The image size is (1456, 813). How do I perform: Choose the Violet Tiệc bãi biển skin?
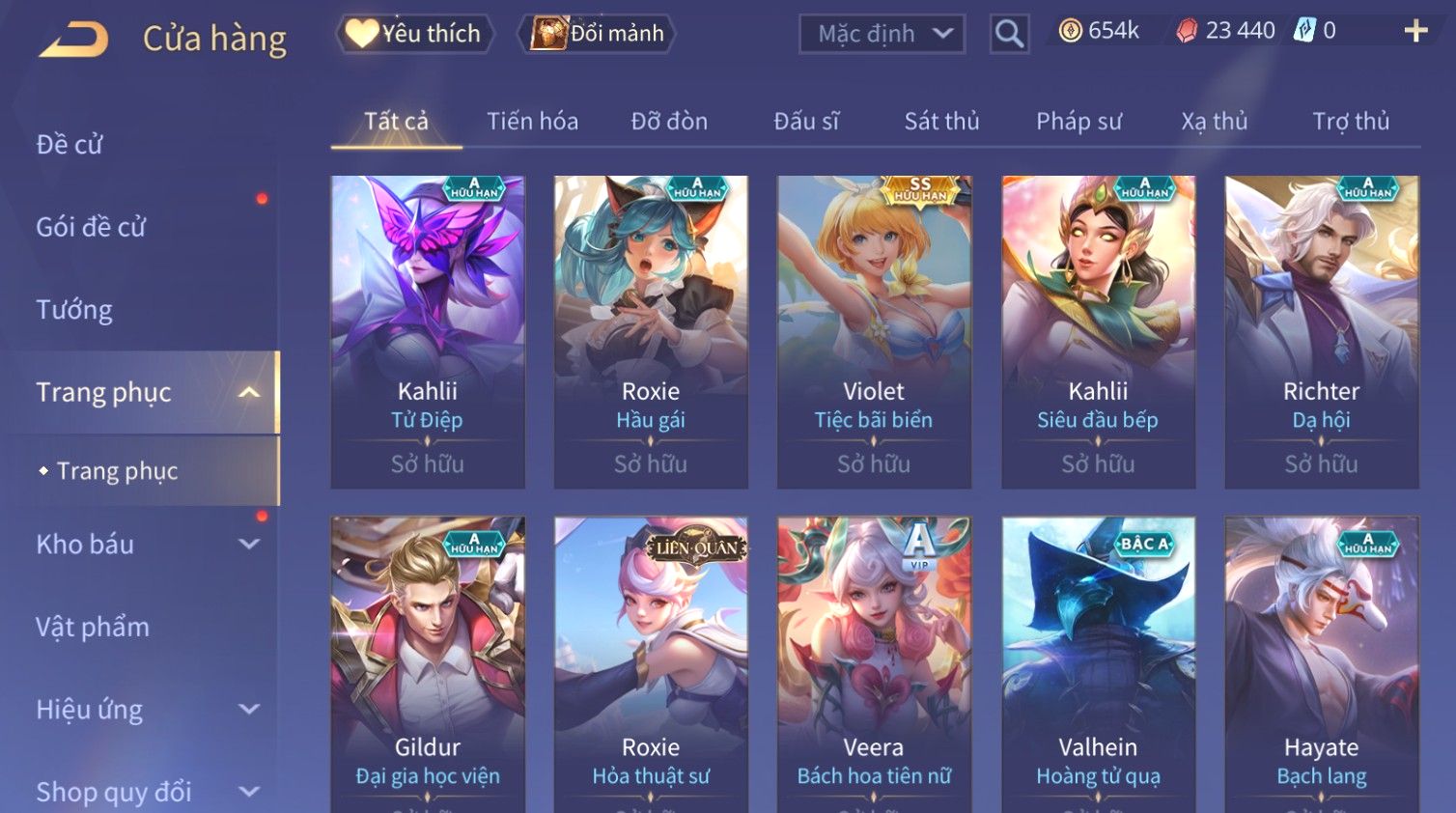[874, 330]
